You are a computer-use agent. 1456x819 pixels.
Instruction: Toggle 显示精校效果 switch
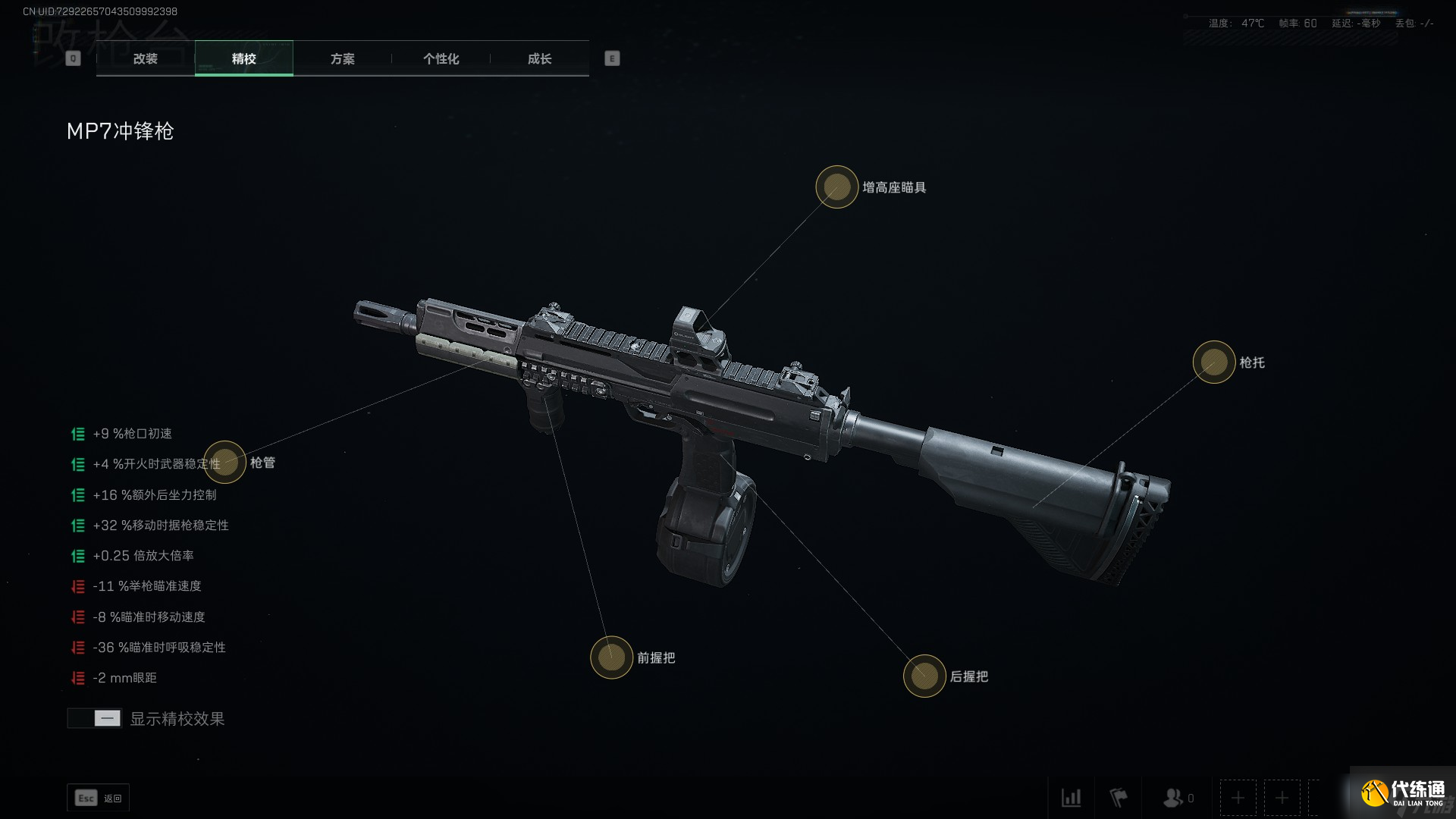coord(95,718)
